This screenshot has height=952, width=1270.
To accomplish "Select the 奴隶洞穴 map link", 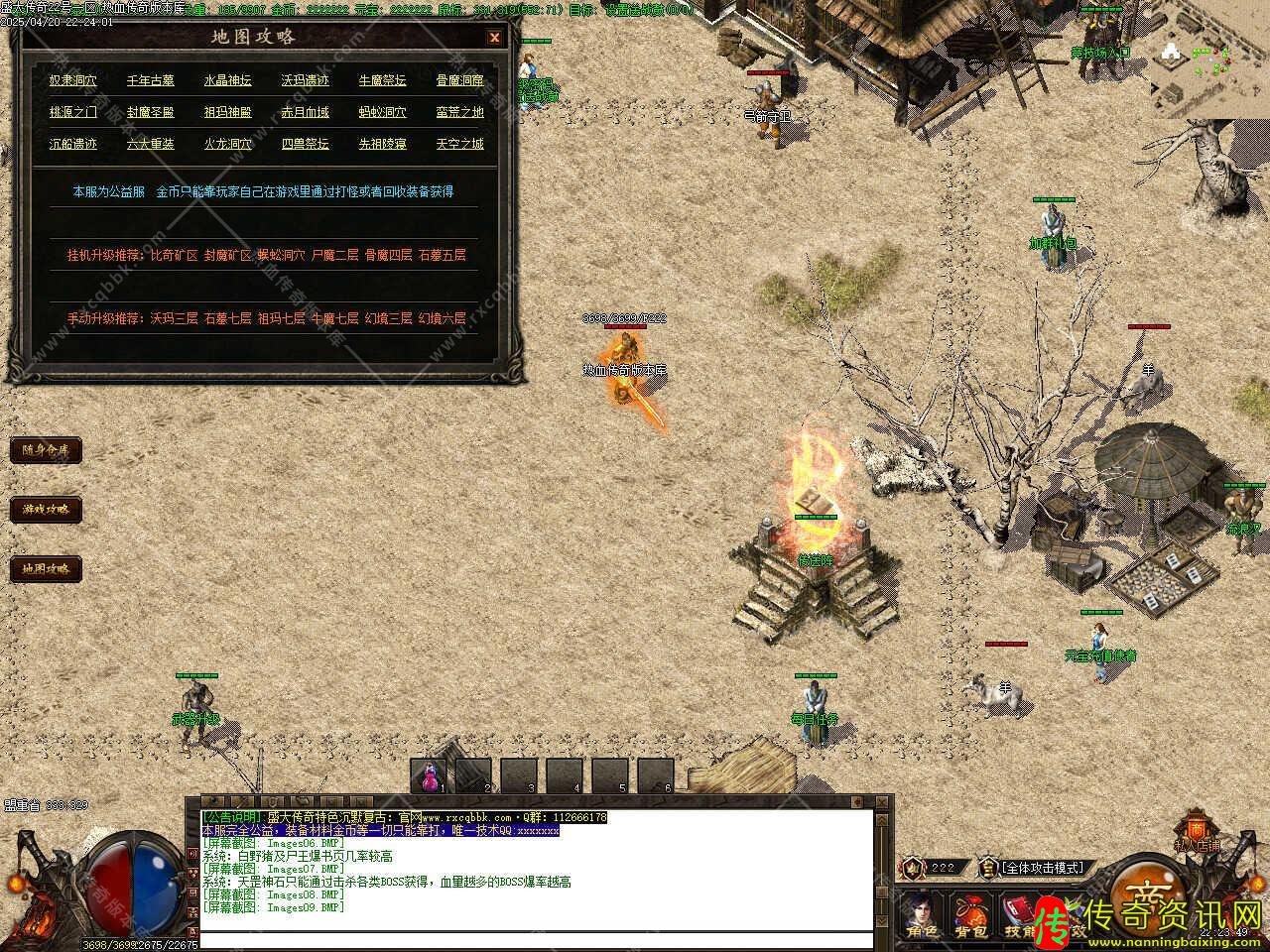I will point(73,80).
